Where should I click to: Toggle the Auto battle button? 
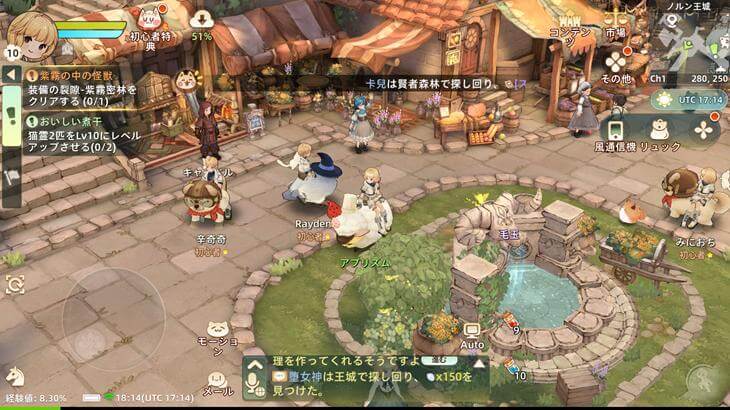(x=472, y=332)
